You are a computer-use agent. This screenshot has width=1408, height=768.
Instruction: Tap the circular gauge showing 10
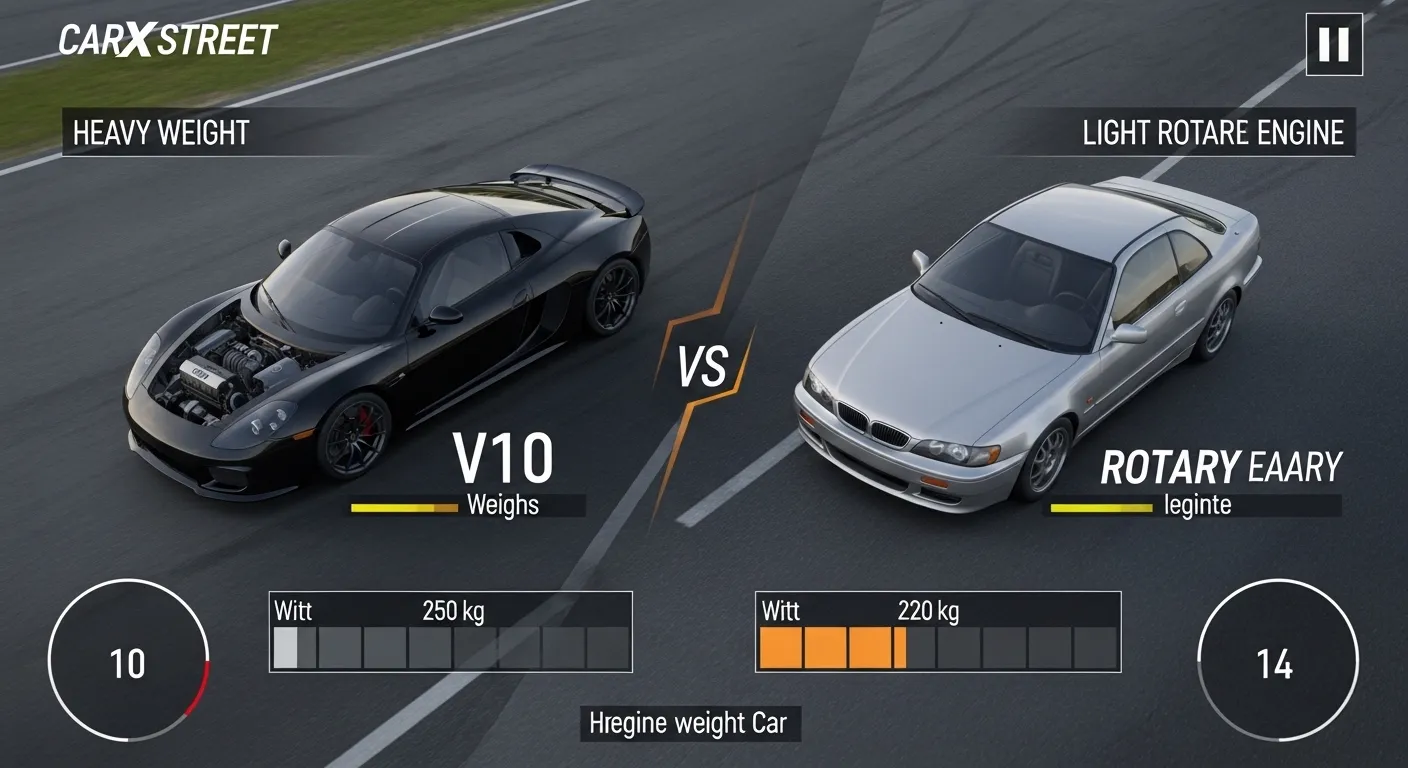pyautogui.click(x=132, y=663)
